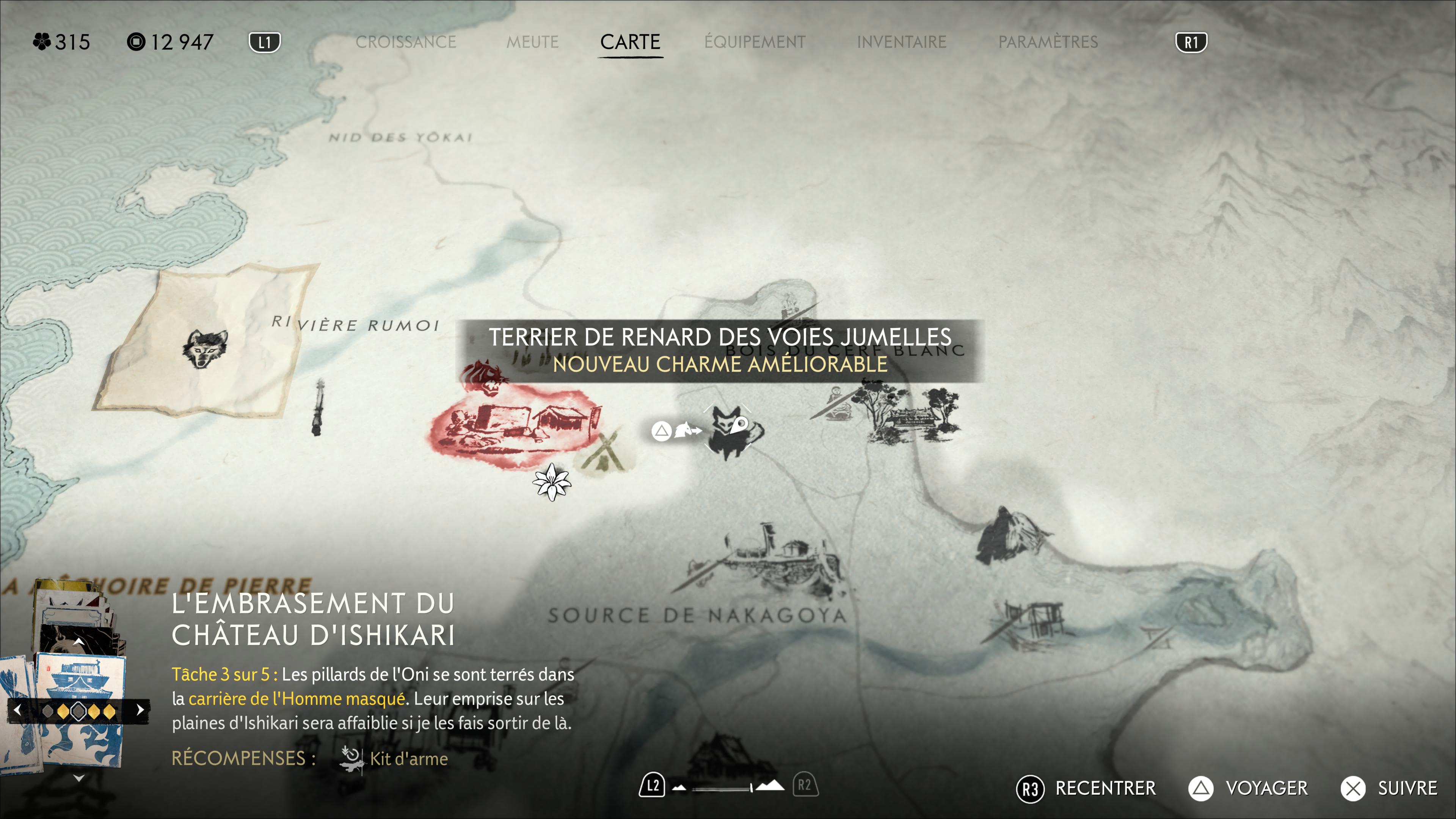The image size is (1456, 819).
Task: Open the Inventaire tab
Action: pyautogui.click(x=901, y=42)
